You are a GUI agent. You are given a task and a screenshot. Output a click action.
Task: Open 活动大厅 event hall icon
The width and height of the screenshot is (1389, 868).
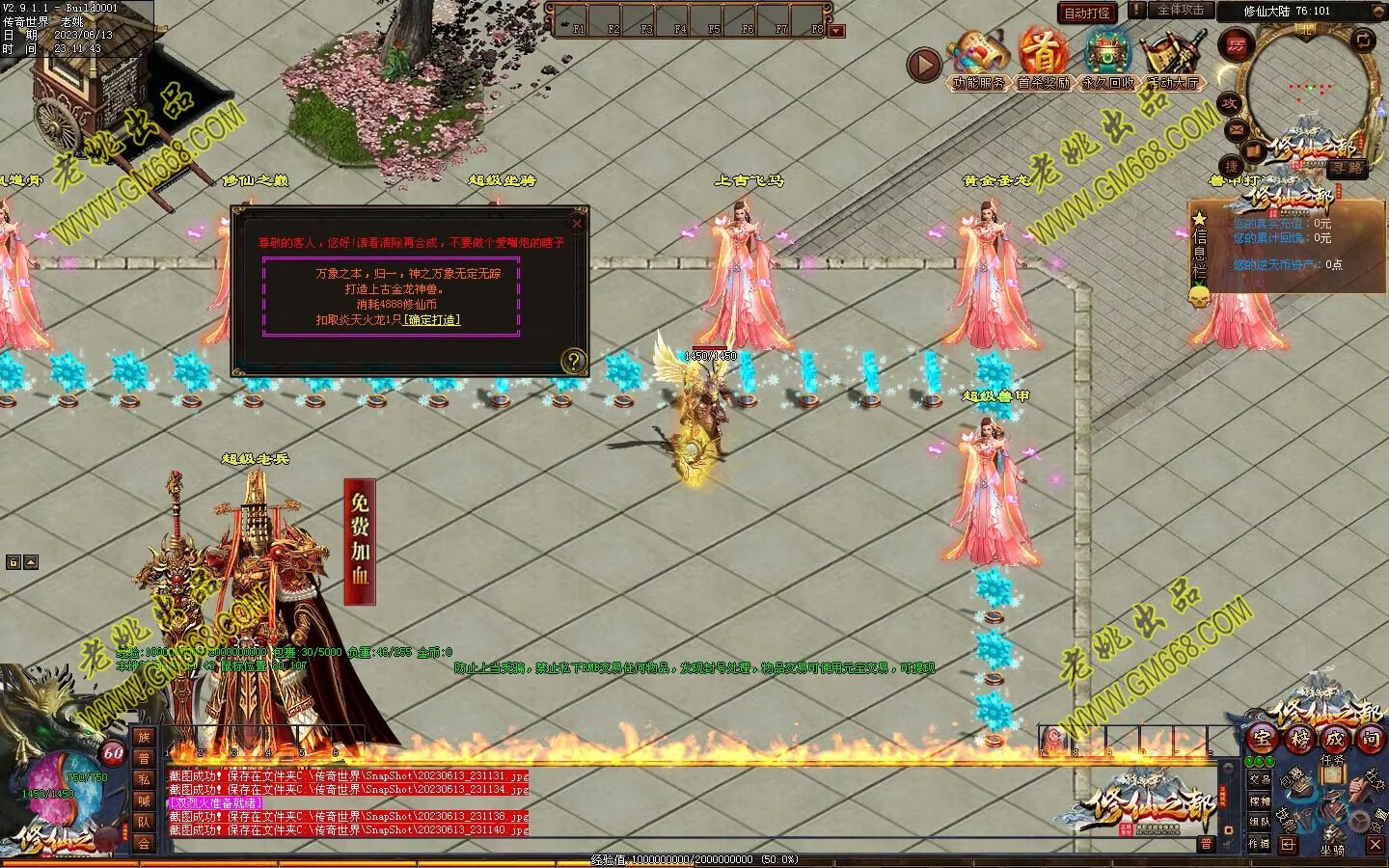coord(1172,60)
